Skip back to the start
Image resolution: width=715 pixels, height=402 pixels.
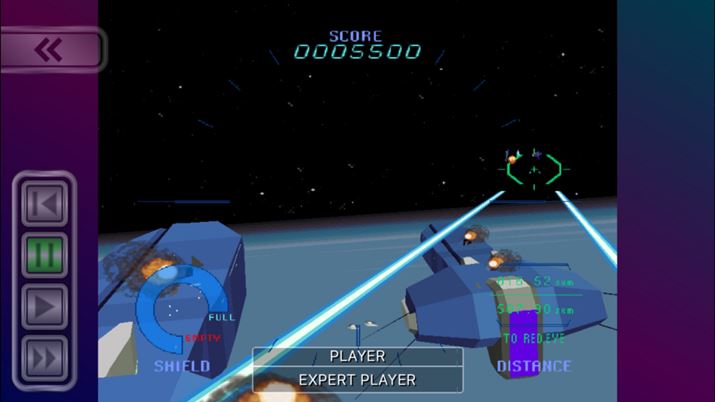44,205
